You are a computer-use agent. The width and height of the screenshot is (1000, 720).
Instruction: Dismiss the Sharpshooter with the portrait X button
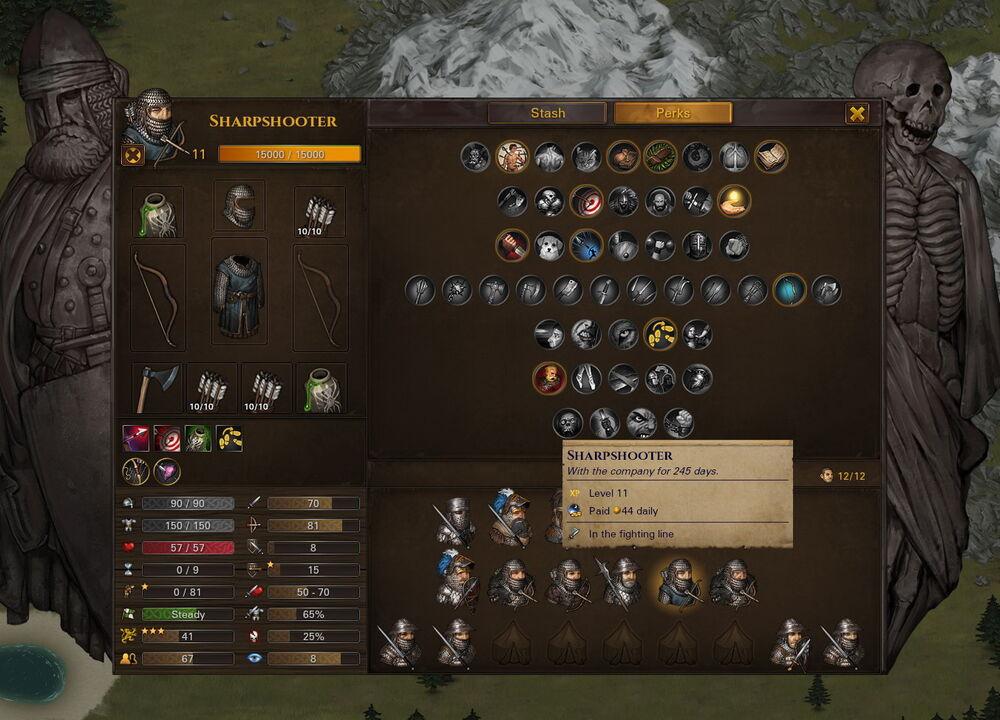(x=133, y=155)
